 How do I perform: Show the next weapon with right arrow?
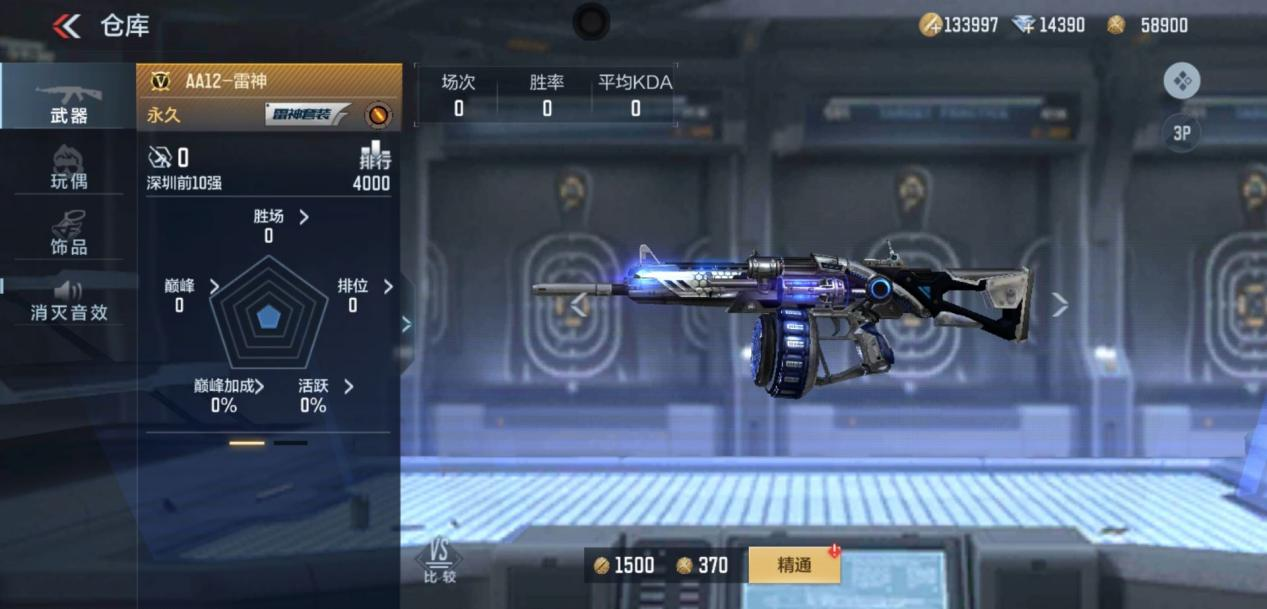pos(1060,305)
